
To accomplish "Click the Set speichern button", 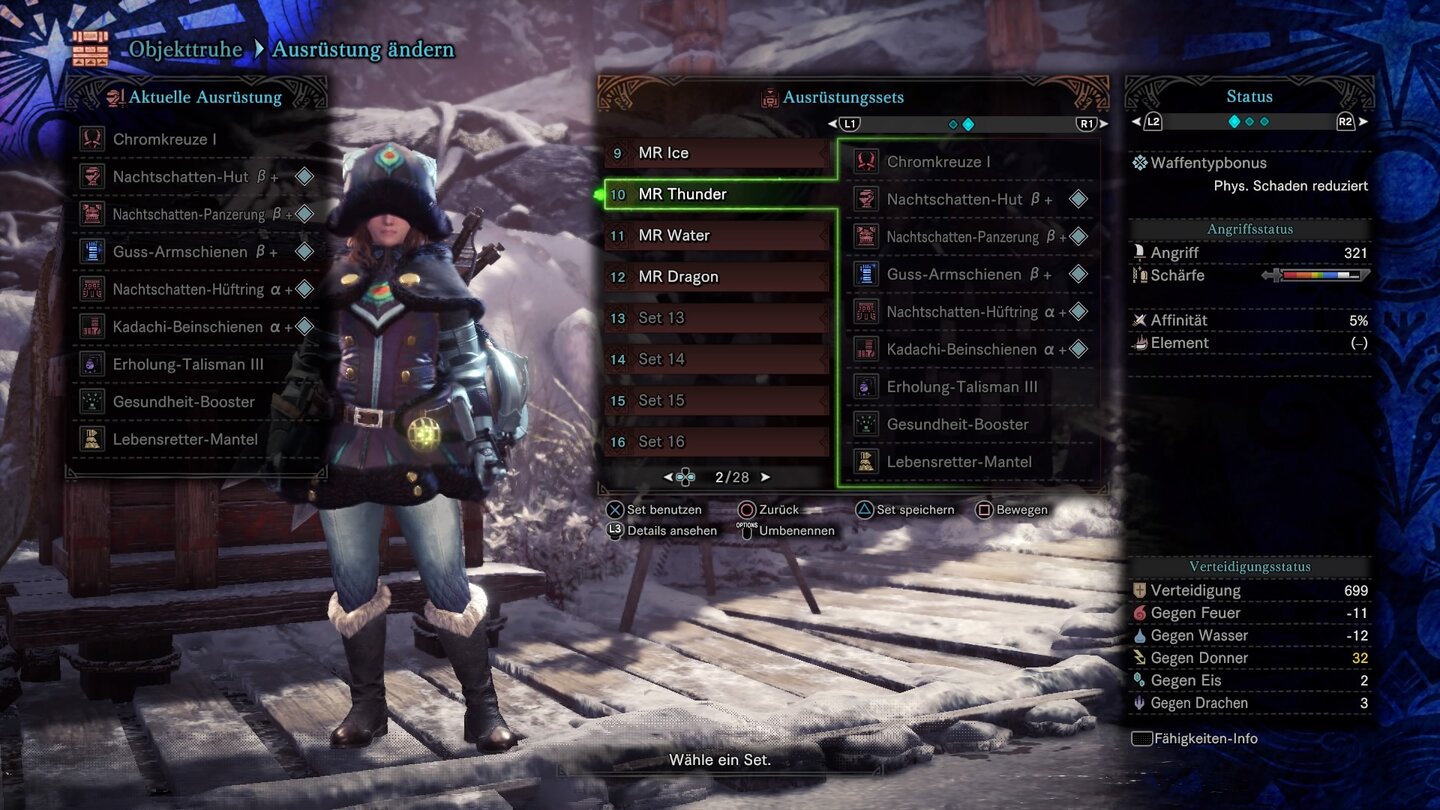I will (905, 509).
